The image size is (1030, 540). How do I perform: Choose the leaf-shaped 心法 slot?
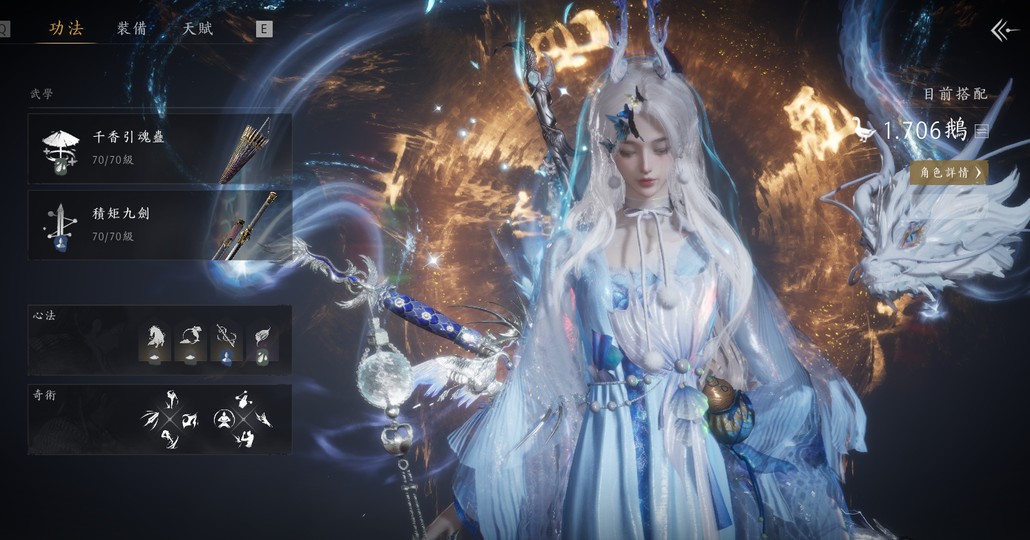point(262,341)
